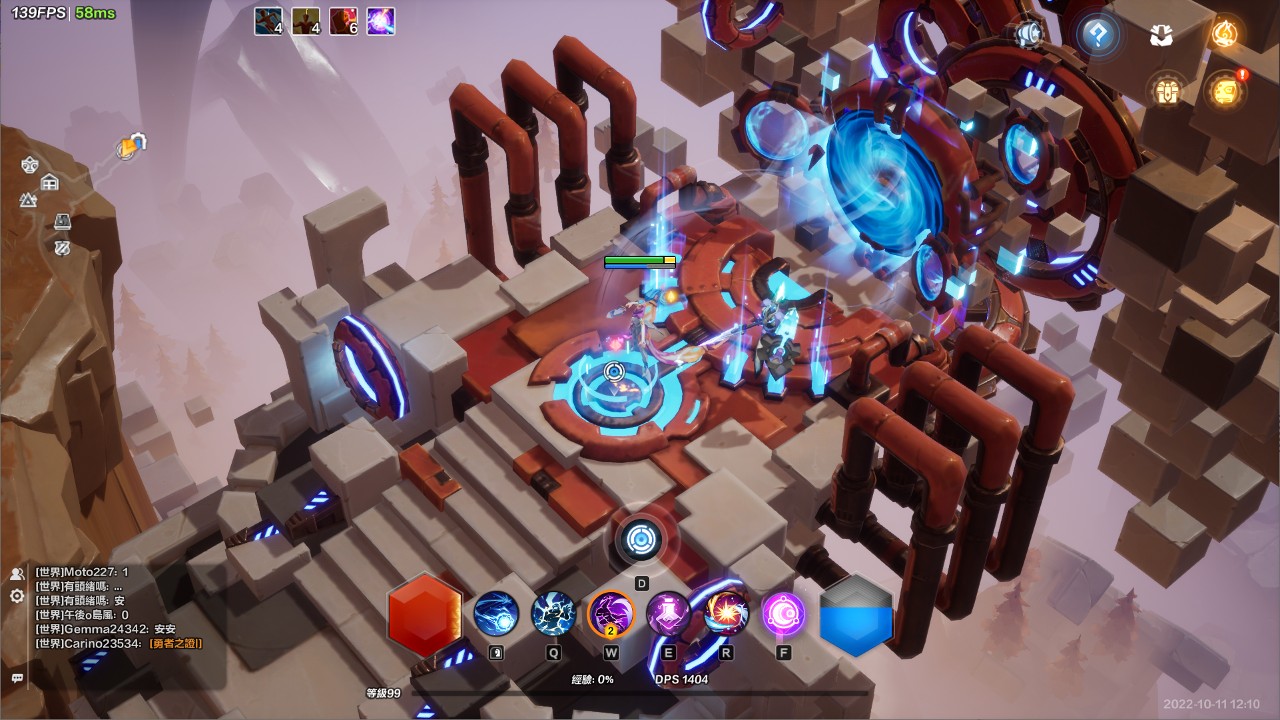
Task: Use the target ring D skill
Action: 641,541
